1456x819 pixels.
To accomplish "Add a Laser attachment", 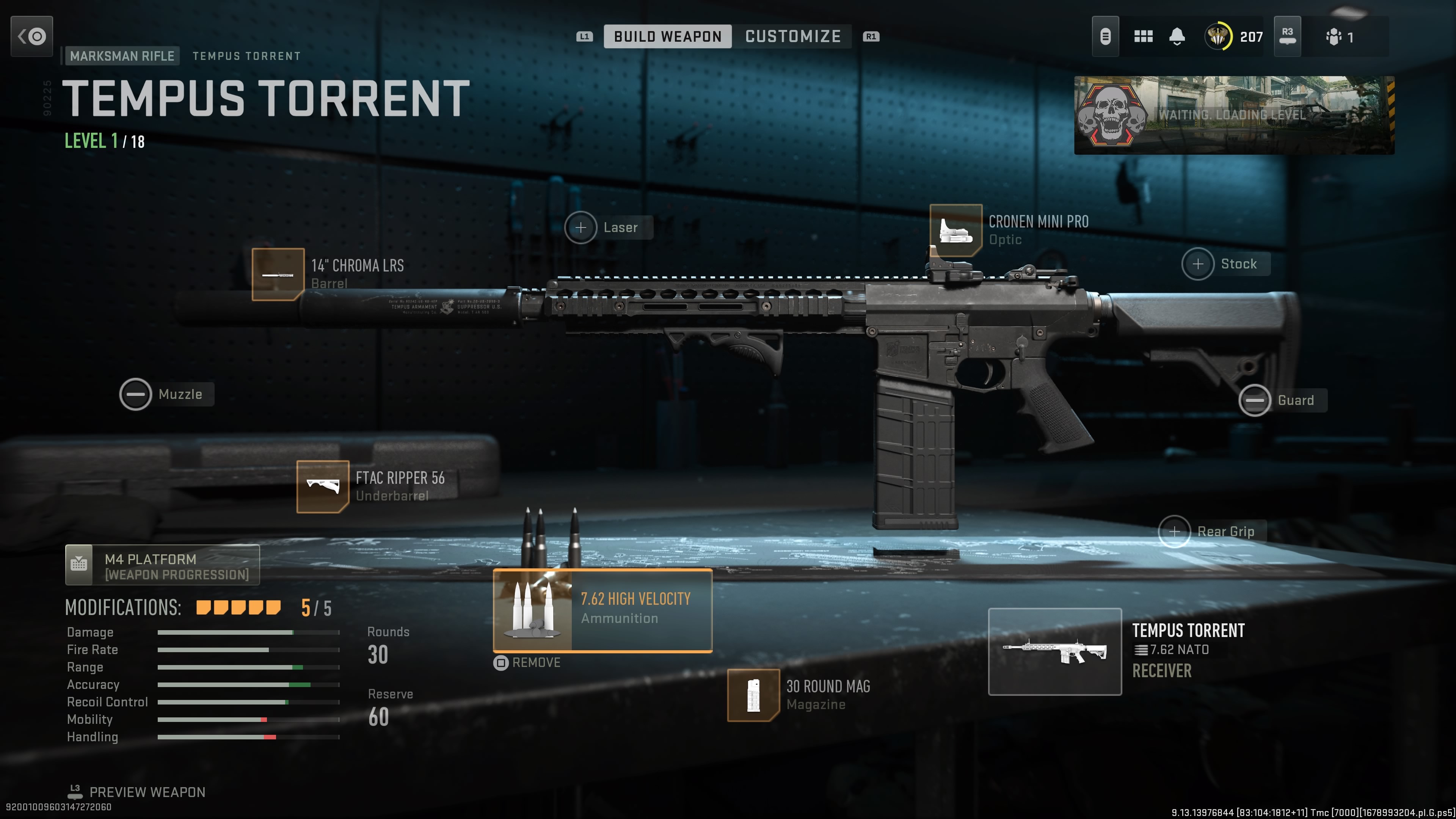I will 581,228.
